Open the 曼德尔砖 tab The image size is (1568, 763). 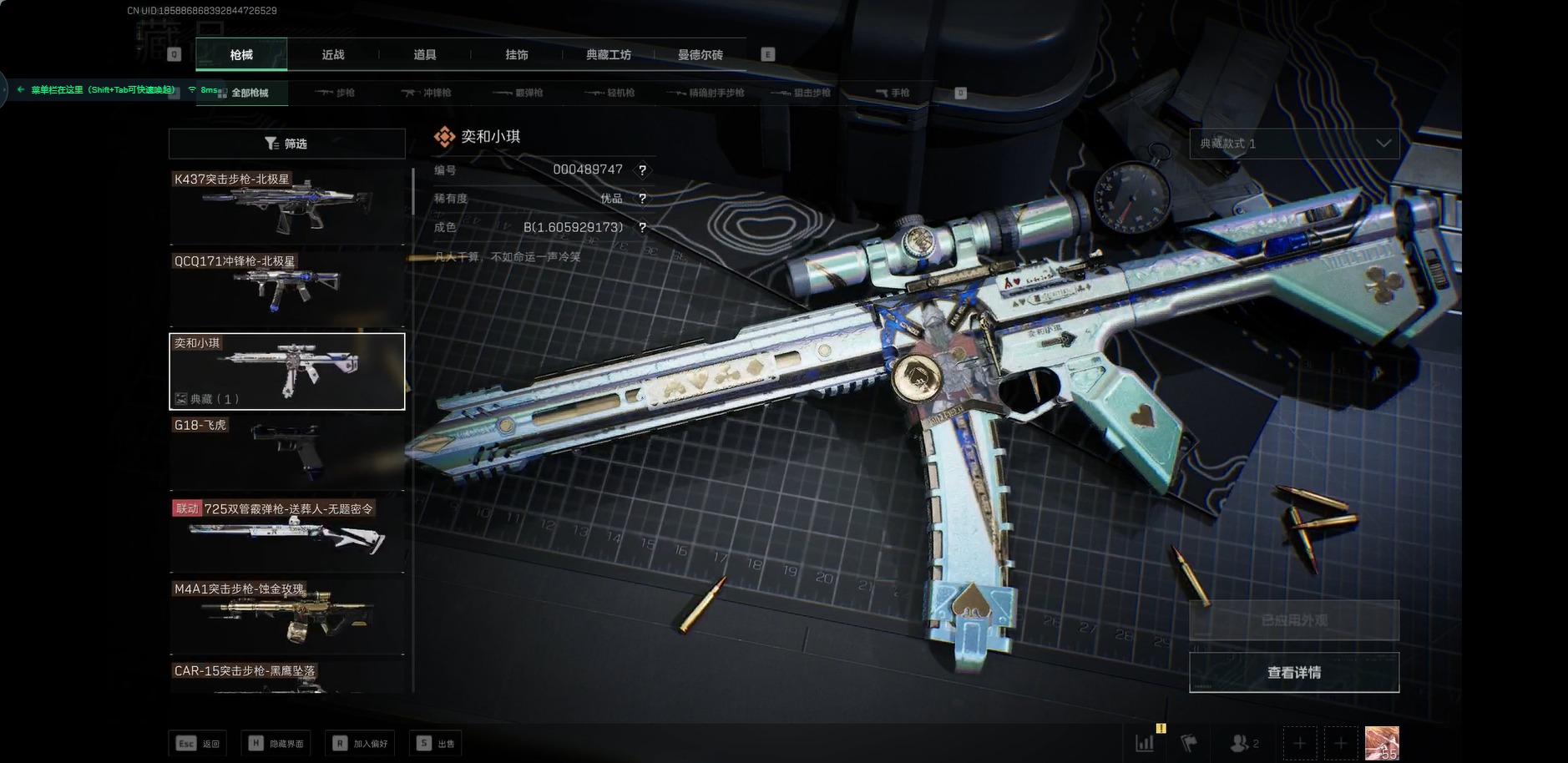point(701,55)
